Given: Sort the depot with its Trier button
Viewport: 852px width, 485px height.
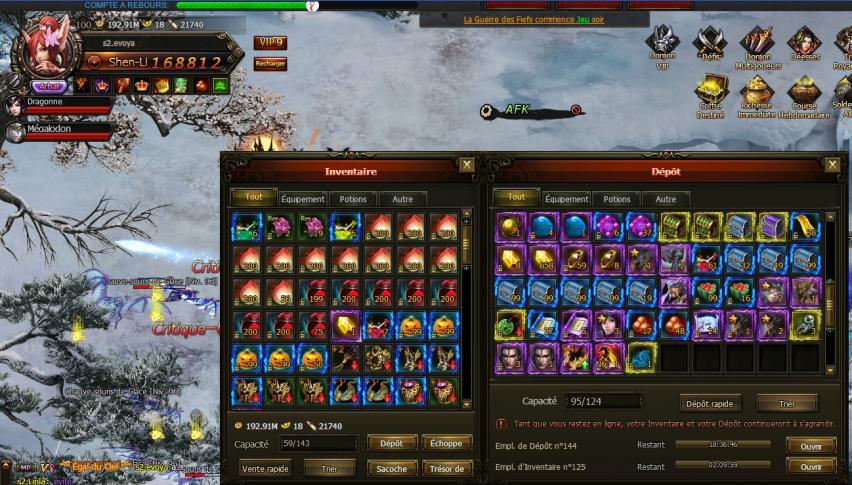Looking at the screenshot, I should (786, 403).
